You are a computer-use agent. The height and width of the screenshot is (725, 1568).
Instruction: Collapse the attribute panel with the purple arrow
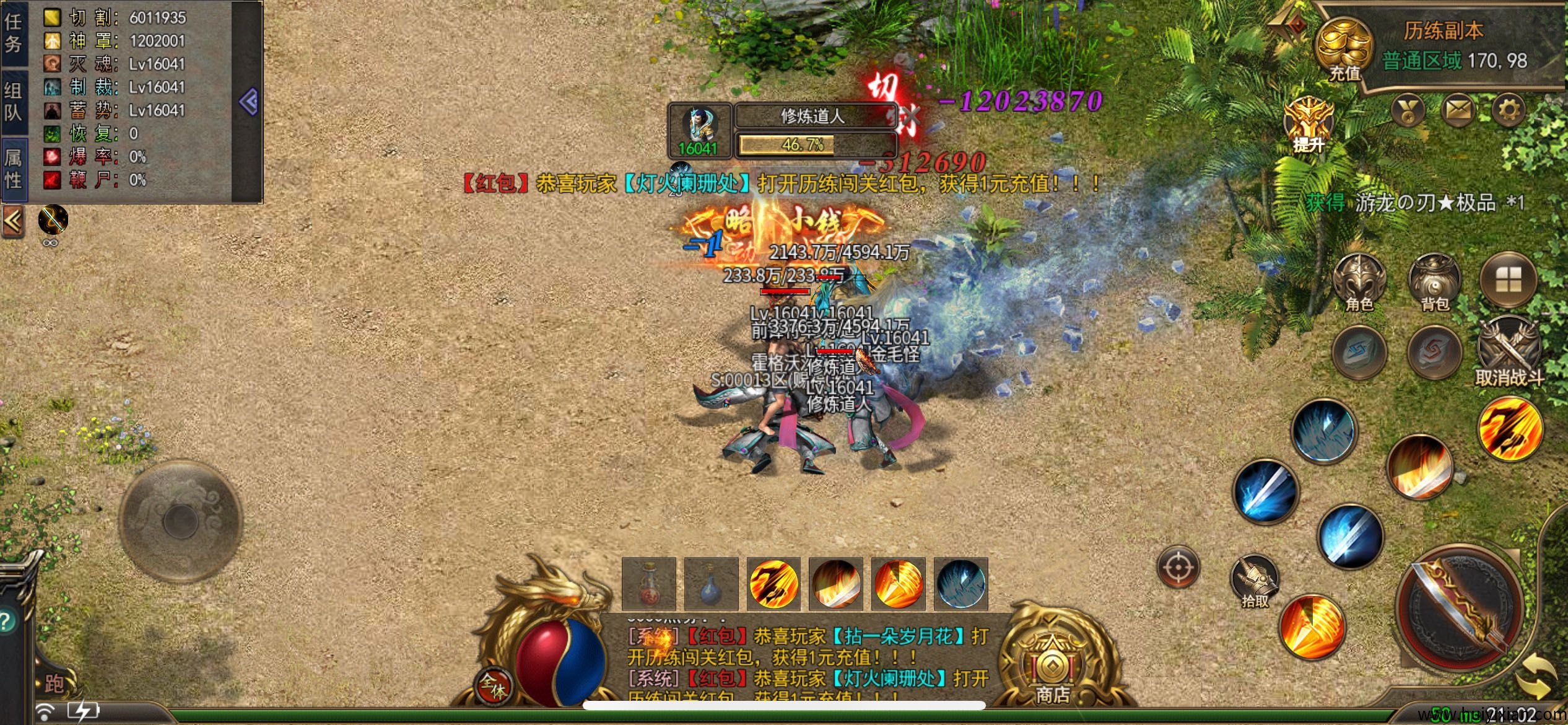(248, 102)
